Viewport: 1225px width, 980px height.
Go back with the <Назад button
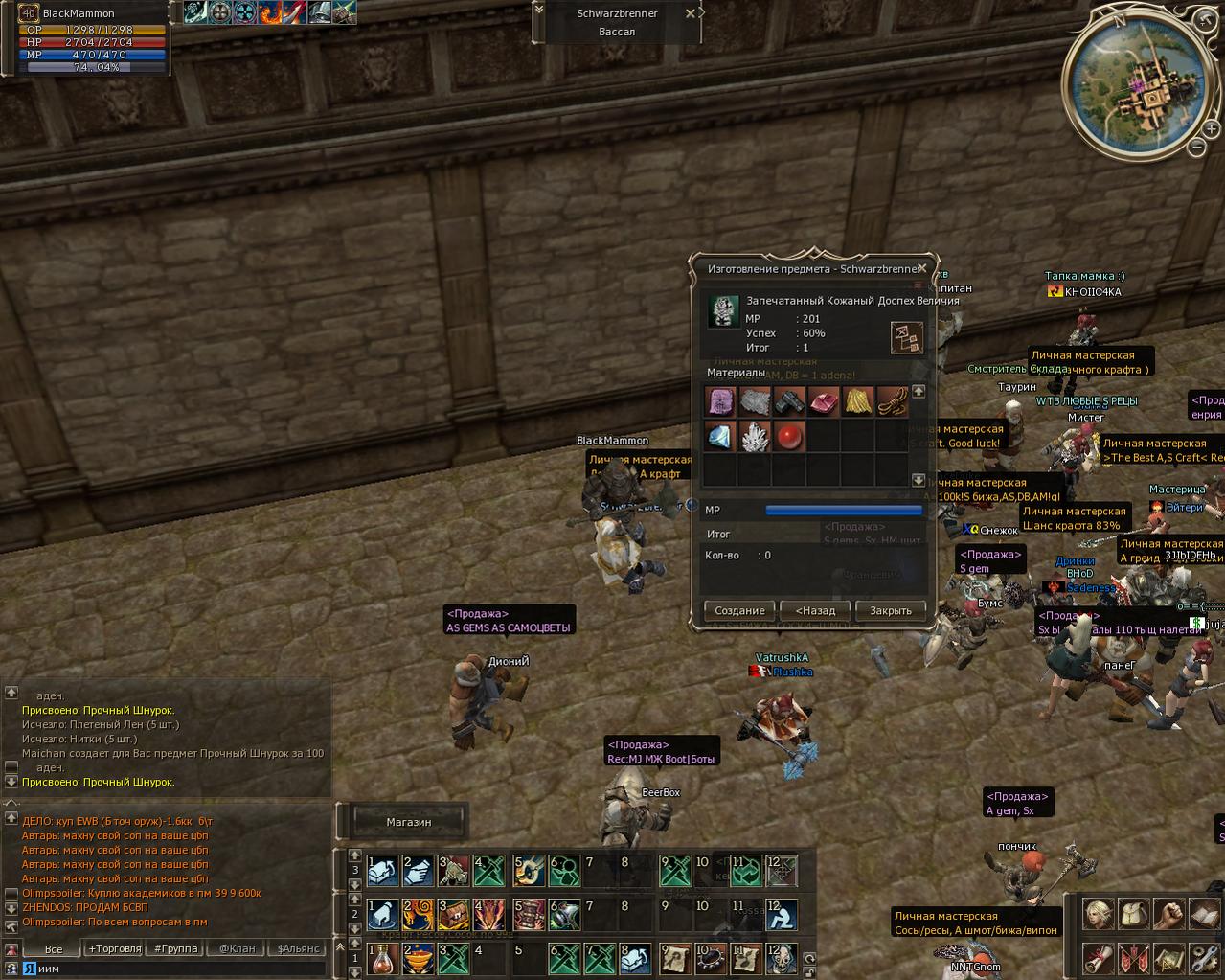pyautogui.click(x=815, y=610)
